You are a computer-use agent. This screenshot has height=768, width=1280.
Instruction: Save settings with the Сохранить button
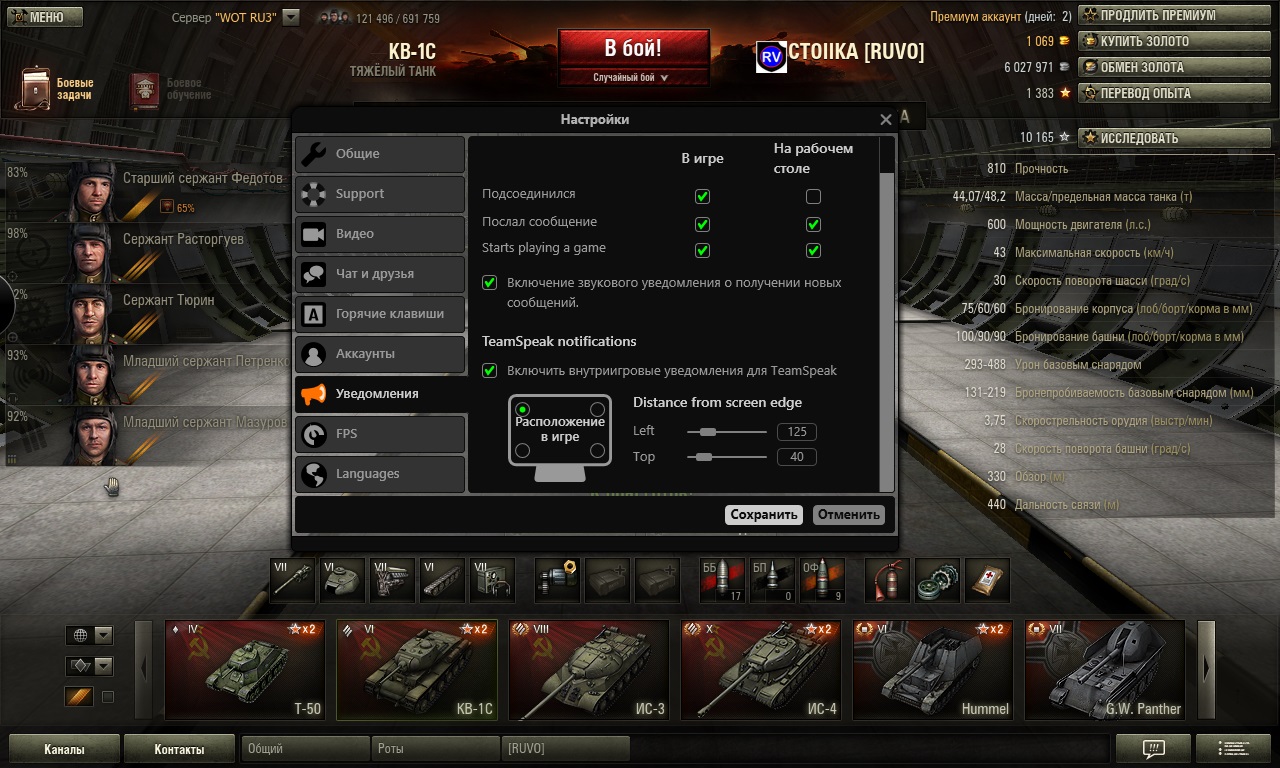pyautogui.click(x=764, y=515)
